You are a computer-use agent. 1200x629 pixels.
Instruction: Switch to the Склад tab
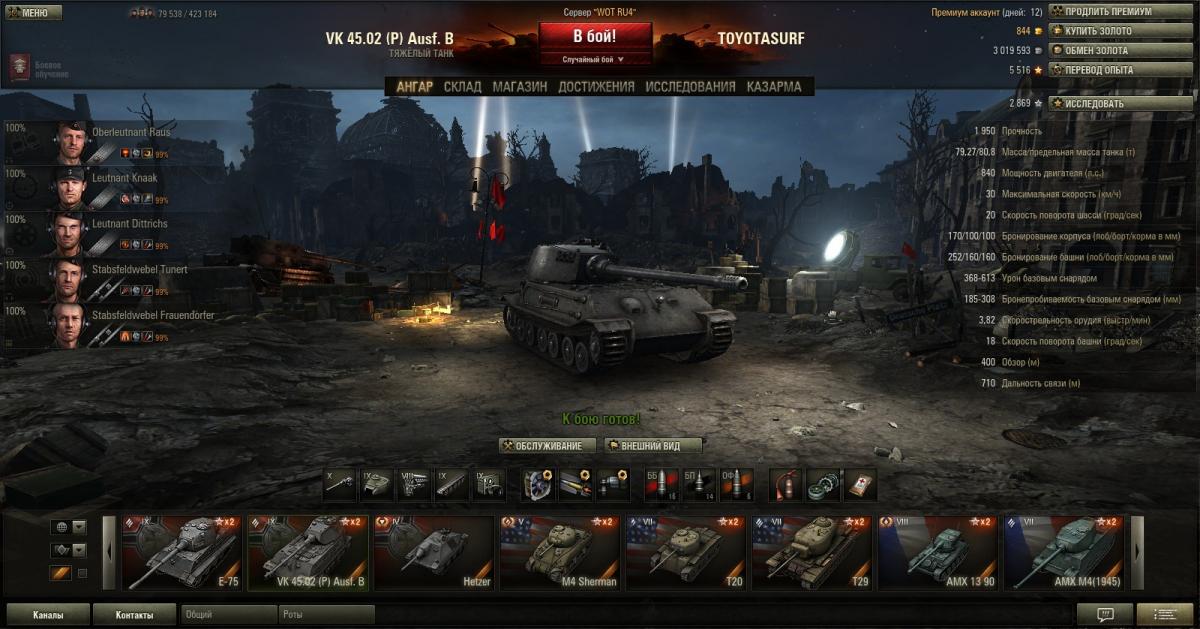click(463, 87)
